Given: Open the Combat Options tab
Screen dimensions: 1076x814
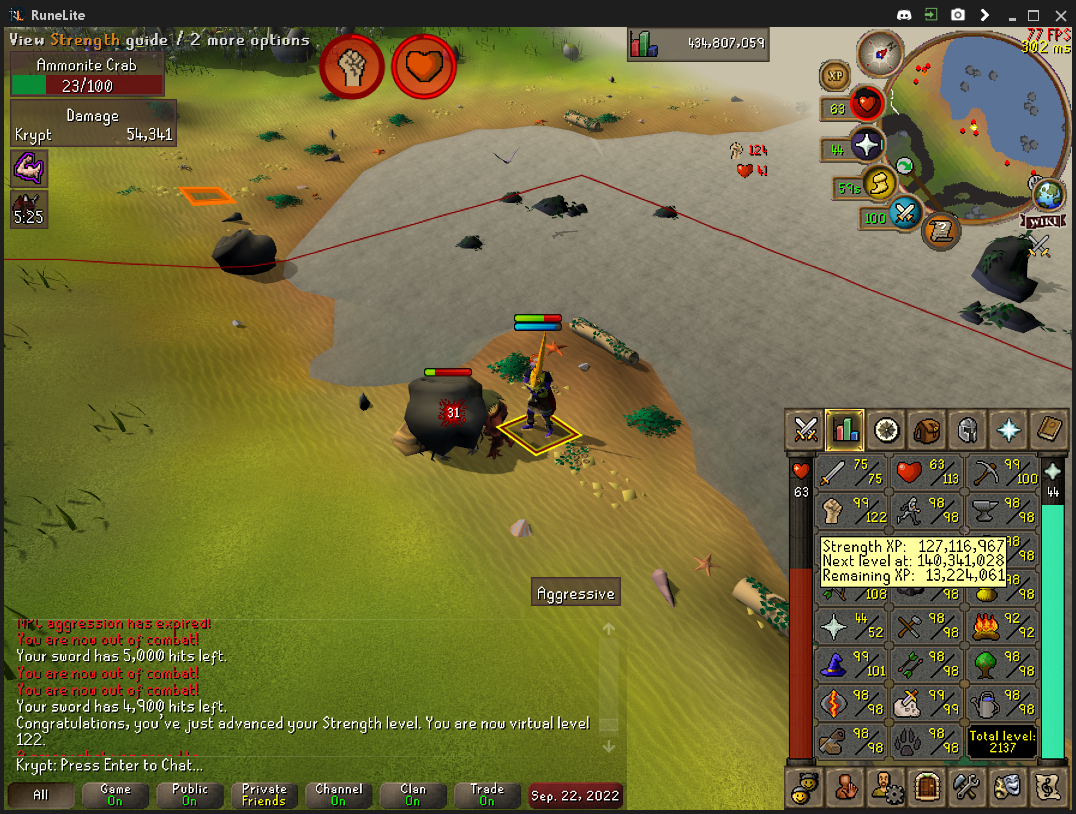Looking at the screenshot, I should tap(806, 430).
